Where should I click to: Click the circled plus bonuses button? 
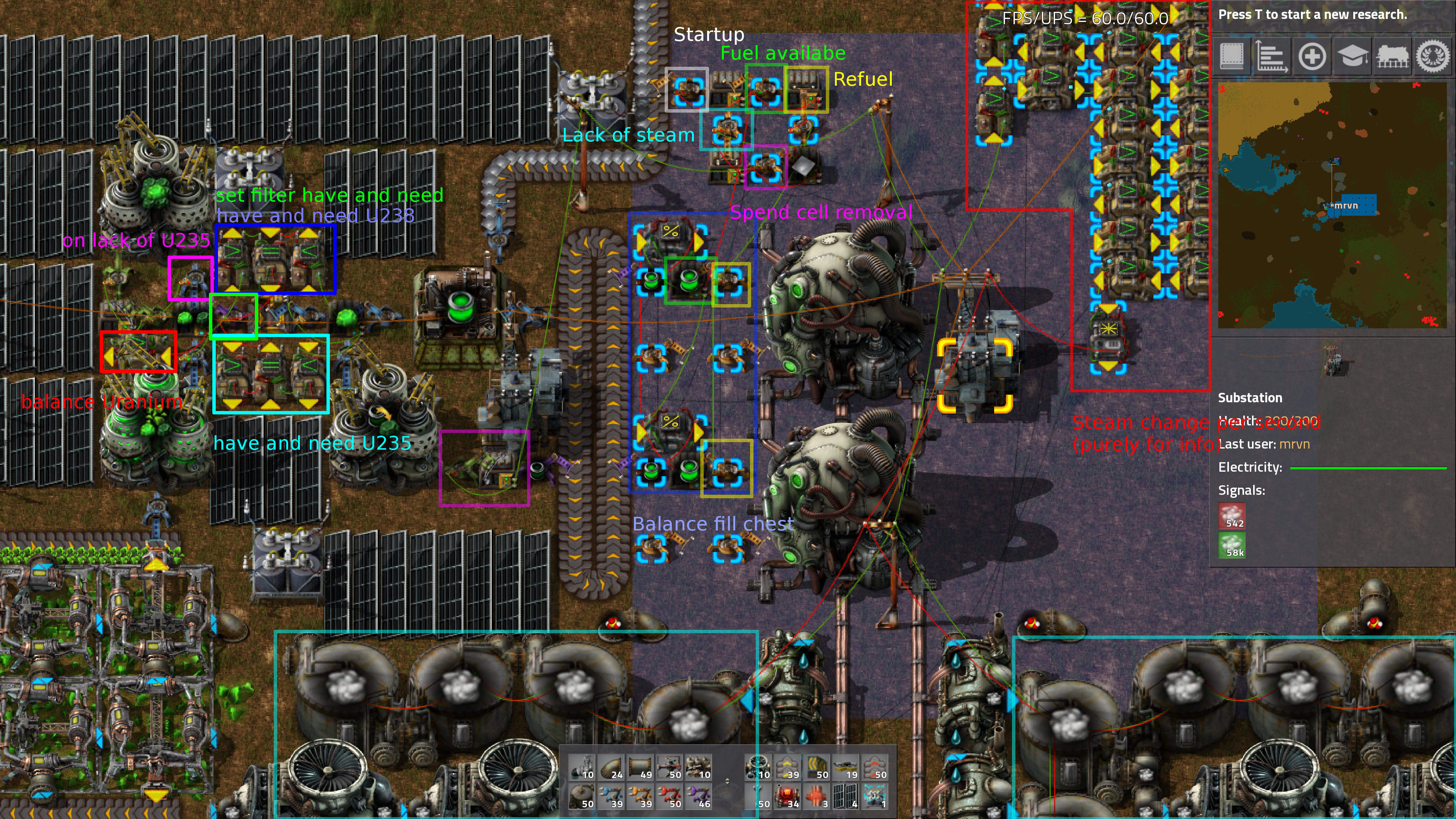(1312, 56)
